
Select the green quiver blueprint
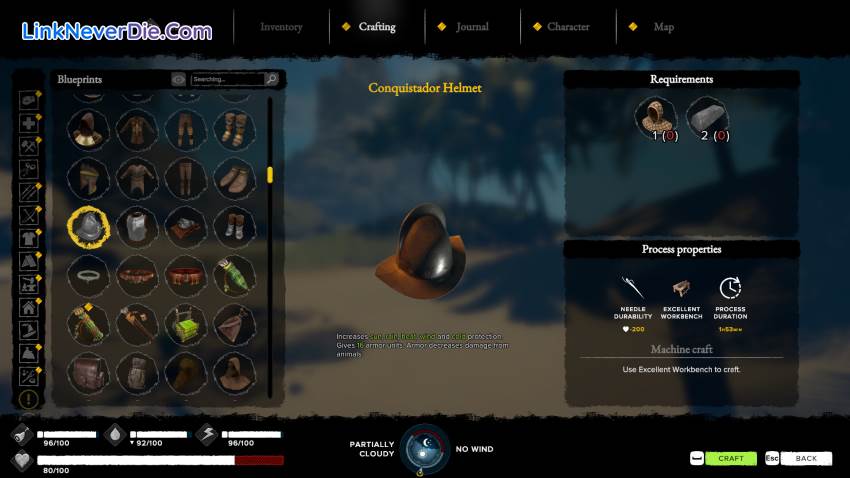click(234, 274)
